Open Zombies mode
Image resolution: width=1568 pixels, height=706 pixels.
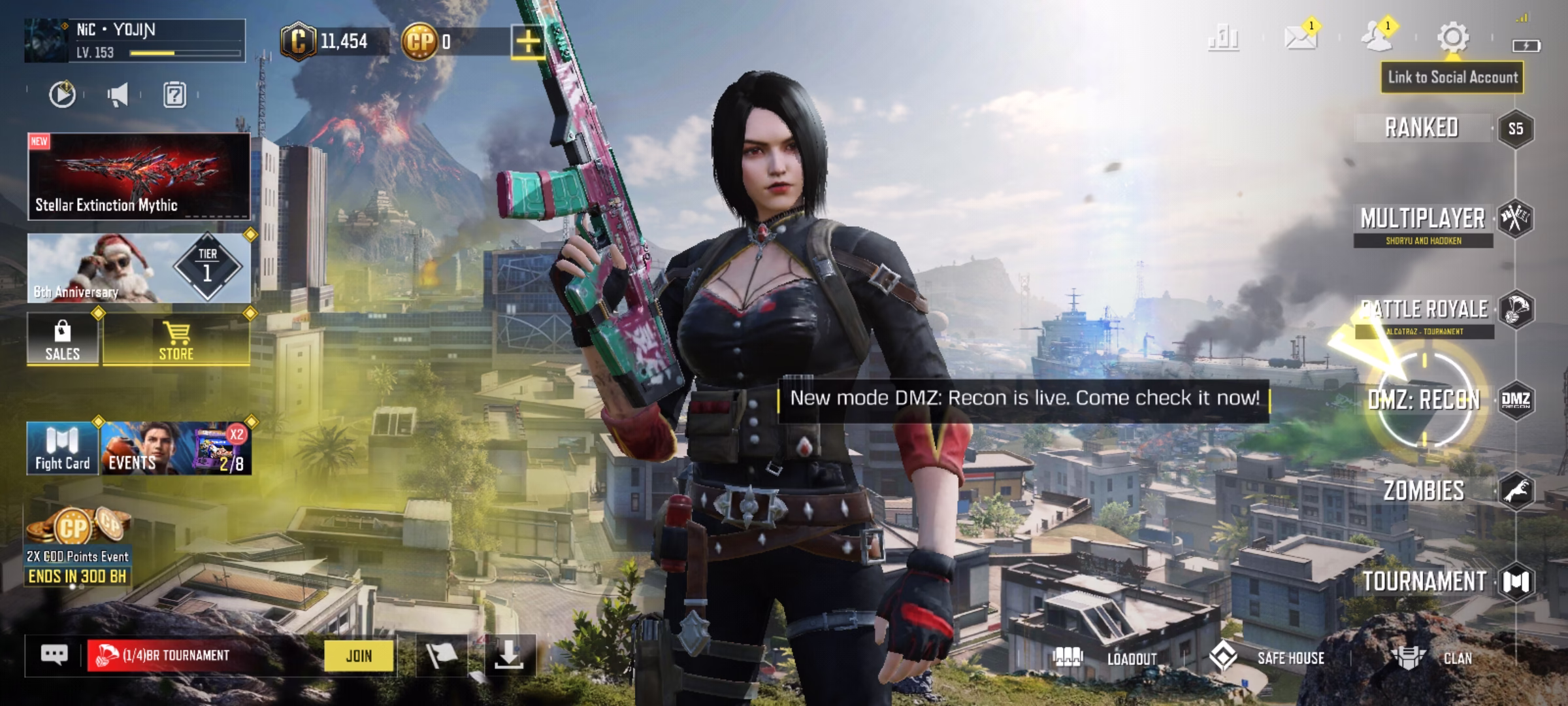click(1424, 491)
